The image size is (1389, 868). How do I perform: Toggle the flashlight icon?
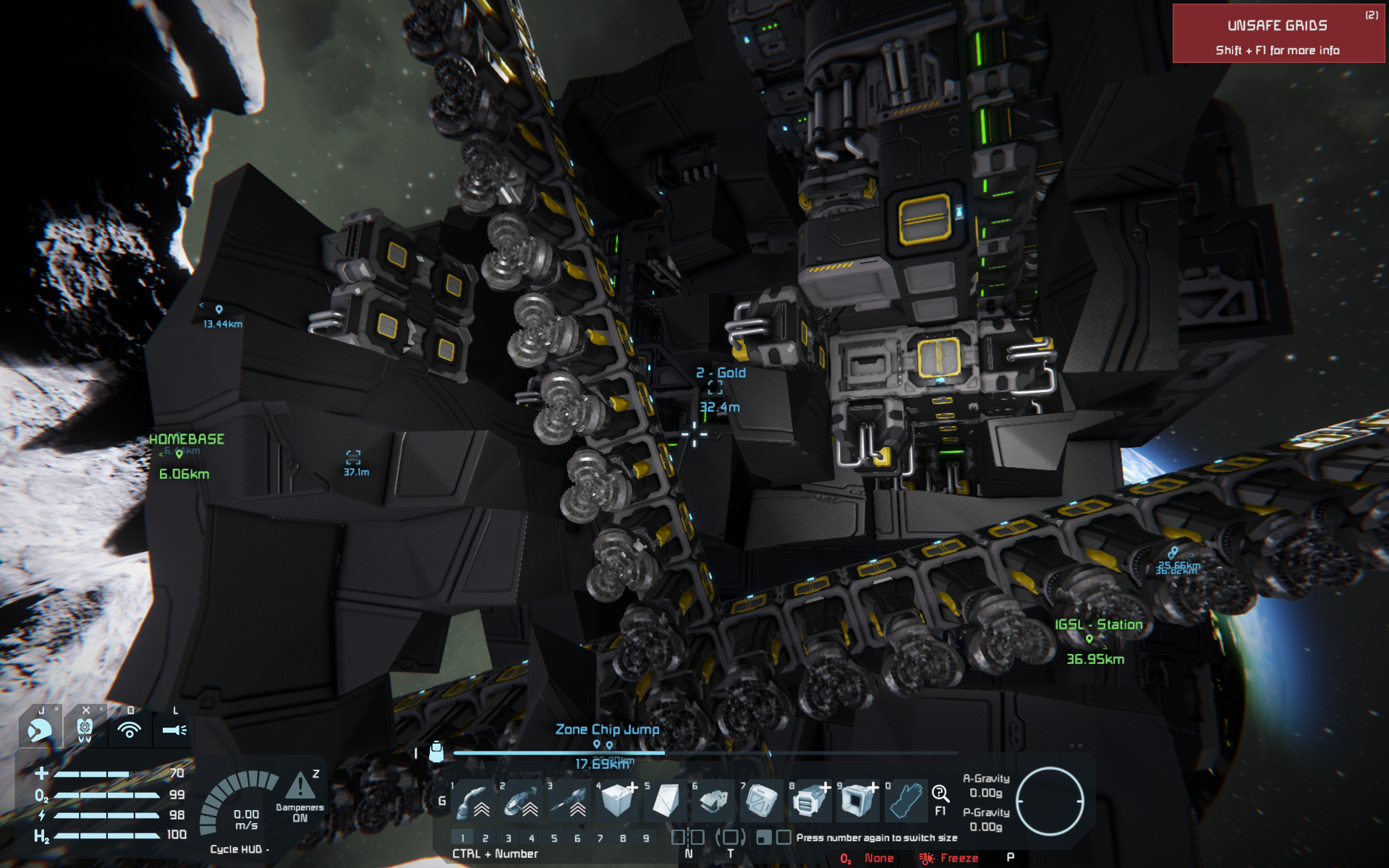(x=174, y=729)
